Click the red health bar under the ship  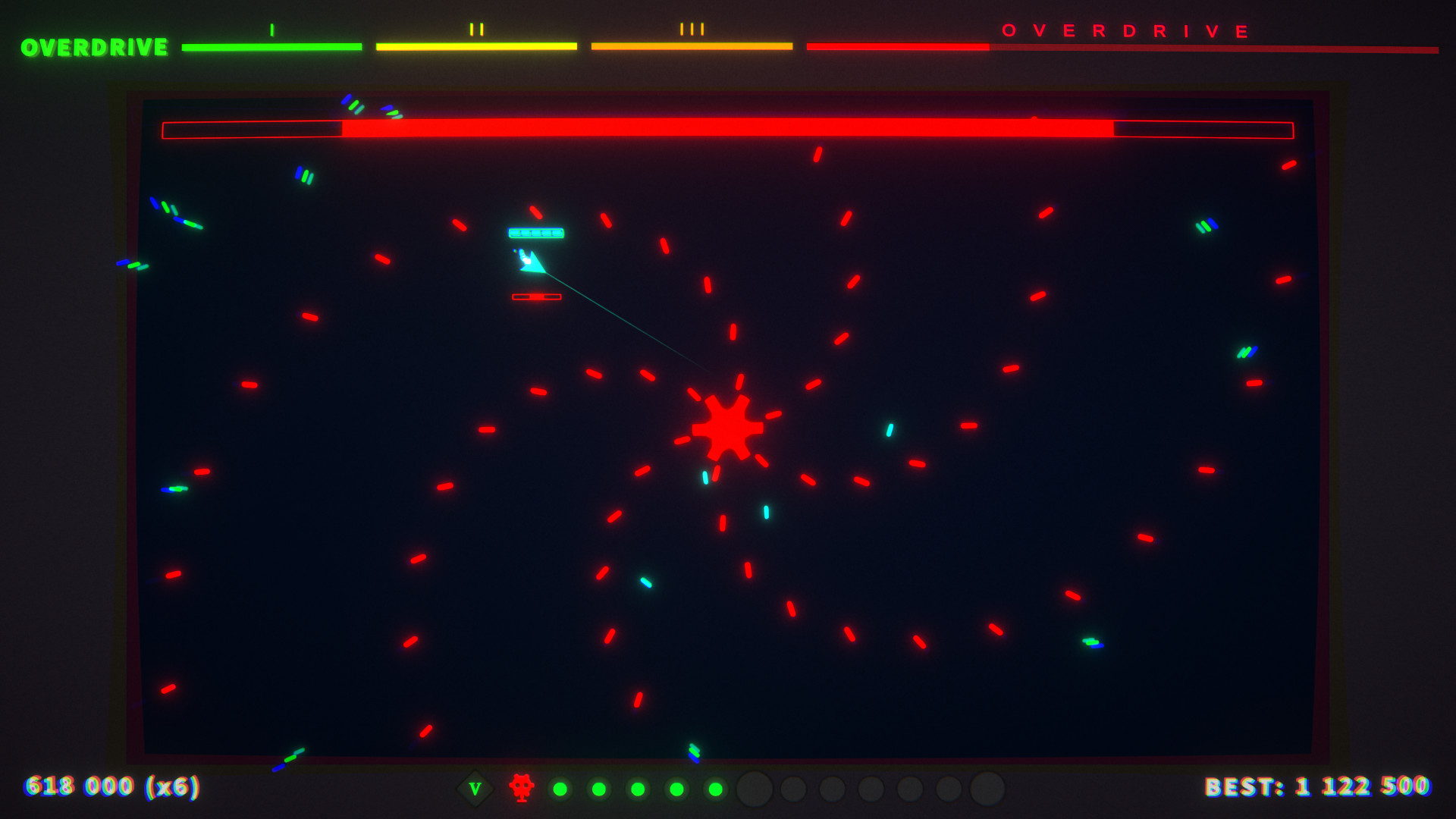pyautogui.click(x=537, y=297)
